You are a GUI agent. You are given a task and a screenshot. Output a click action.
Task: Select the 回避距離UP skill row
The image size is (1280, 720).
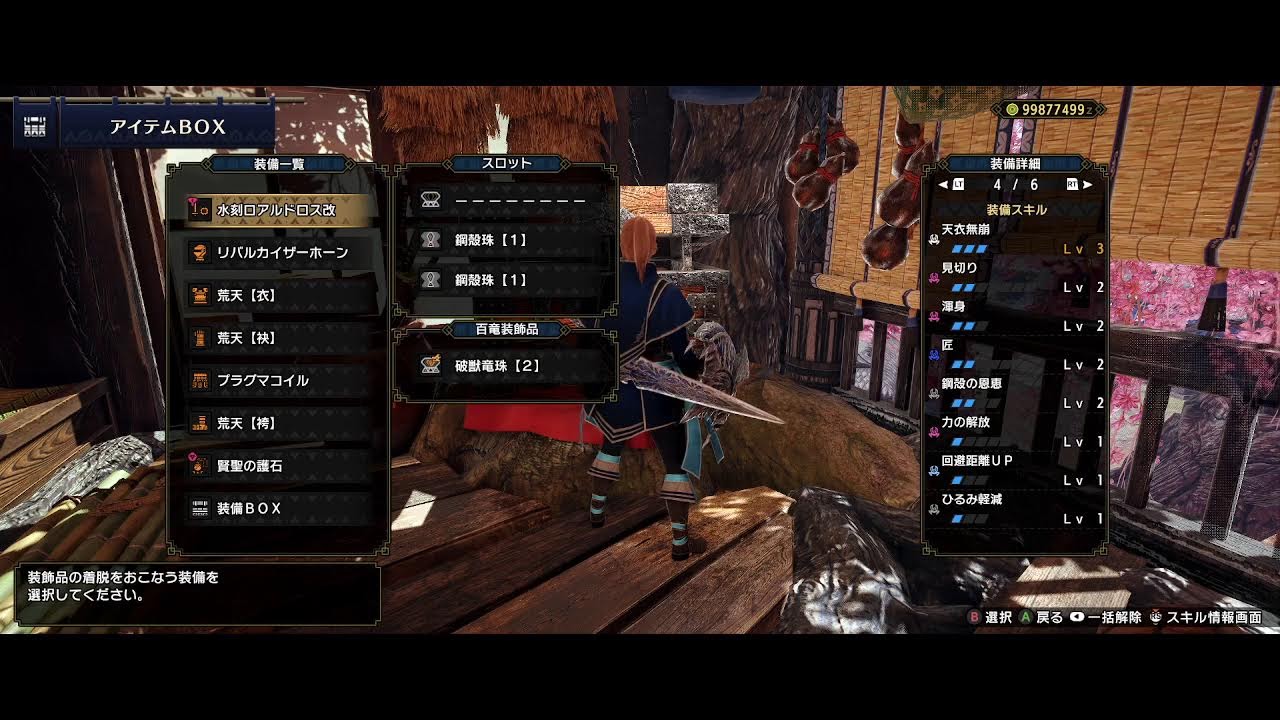pyautogui.click(x=1016, y=470)
